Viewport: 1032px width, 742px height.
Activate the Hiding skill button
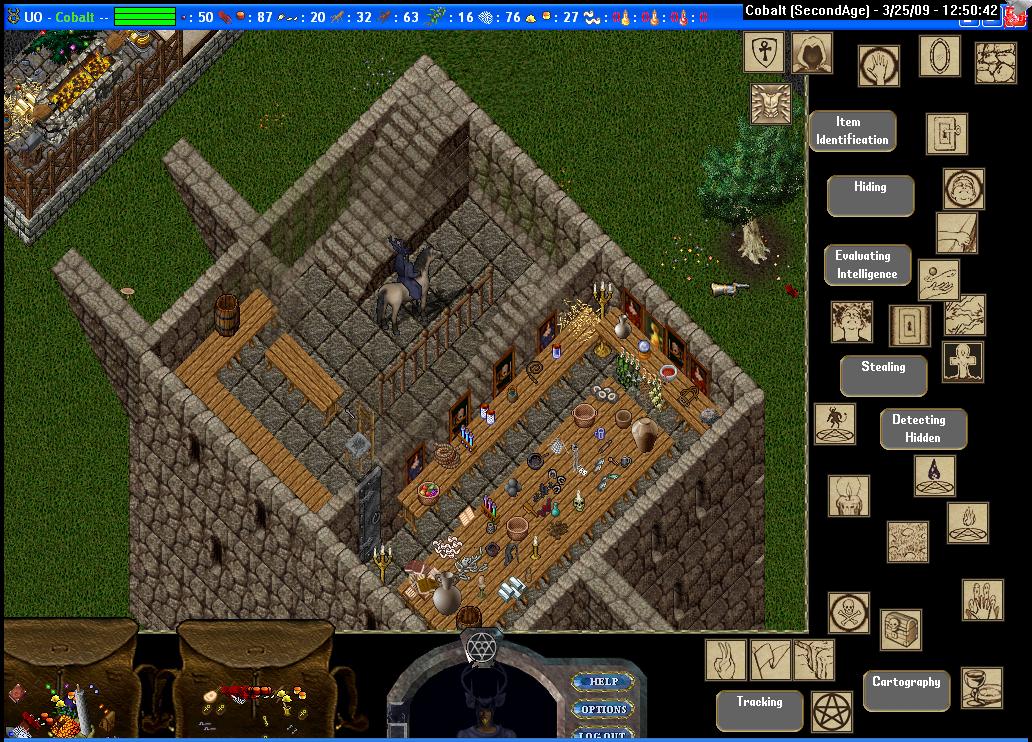tap(870, 195)
